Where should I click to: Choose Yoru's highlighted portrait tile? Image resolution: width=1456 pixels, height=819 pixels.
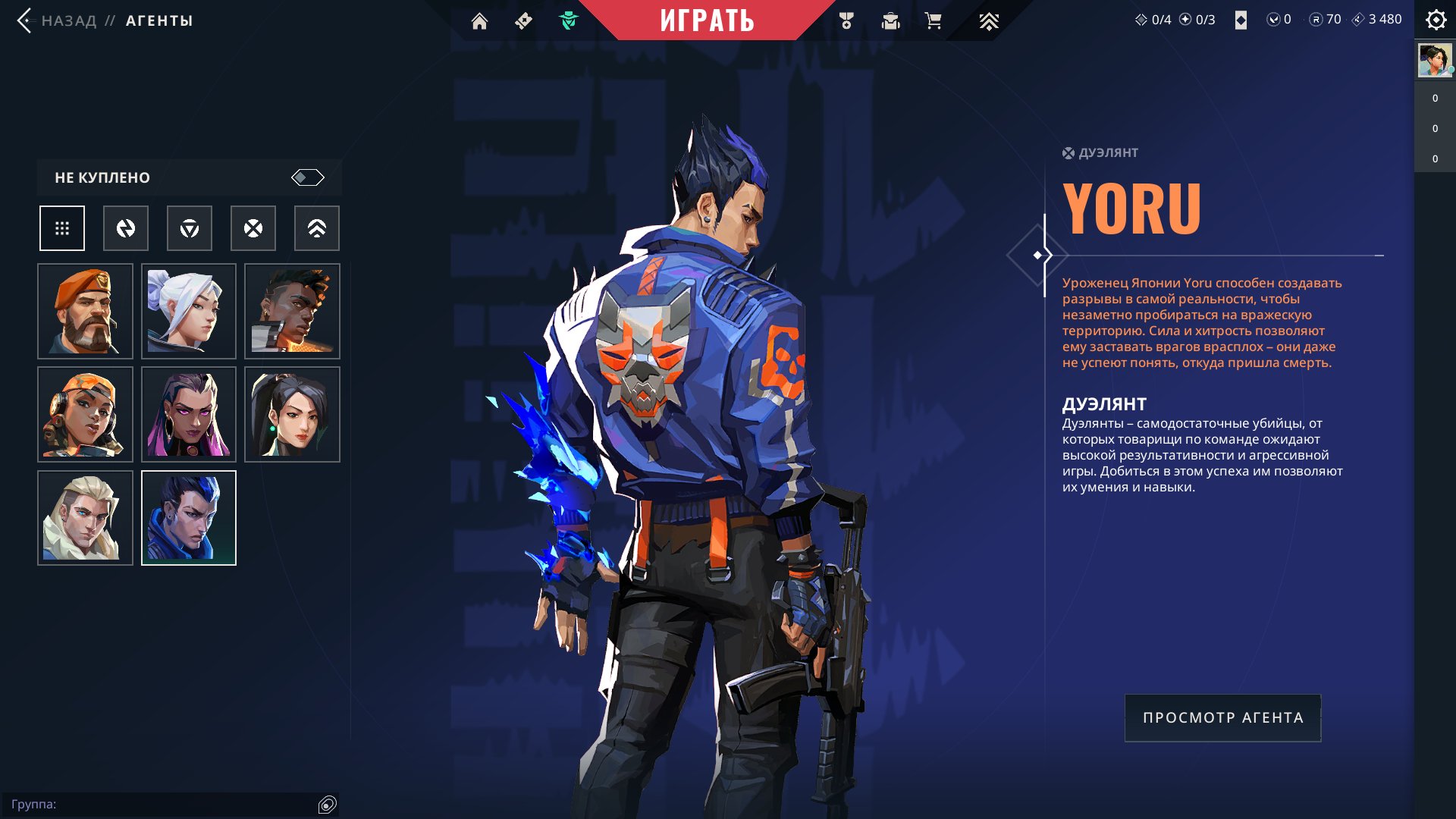click(x=189, y=518)
